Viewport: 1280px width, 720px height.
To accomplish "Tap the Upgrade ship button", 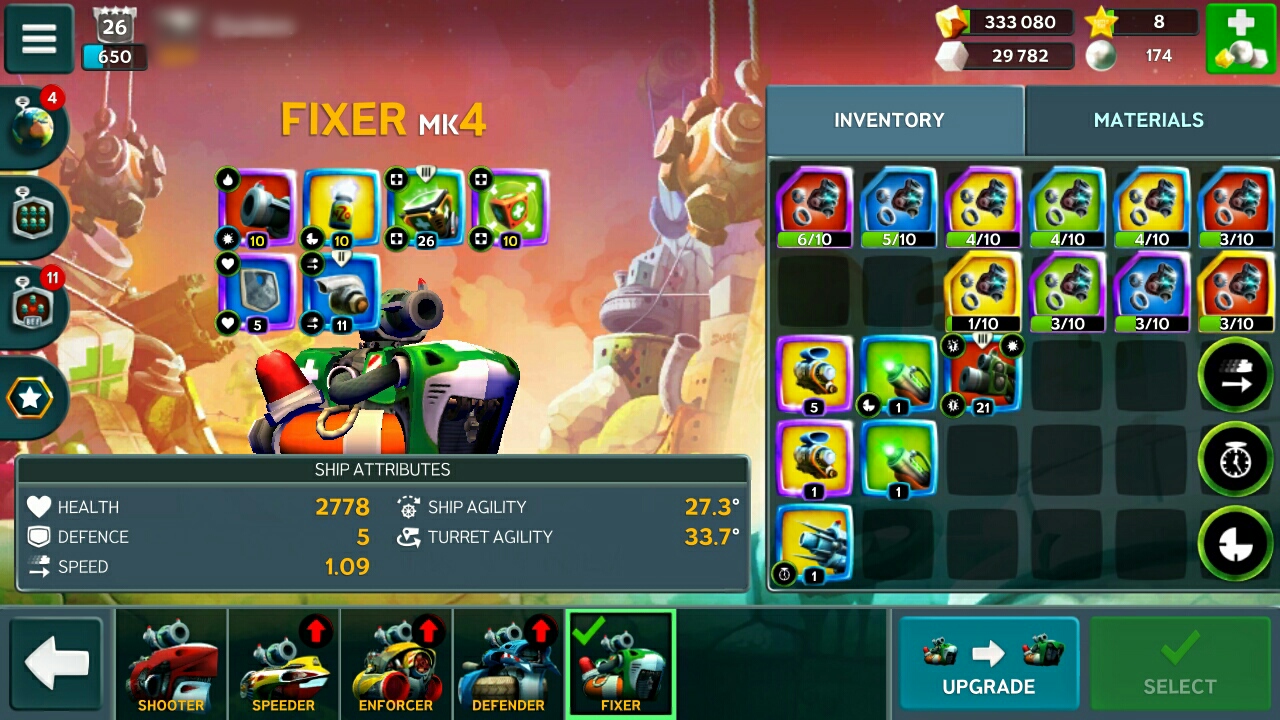I will (x=988, y=663).
